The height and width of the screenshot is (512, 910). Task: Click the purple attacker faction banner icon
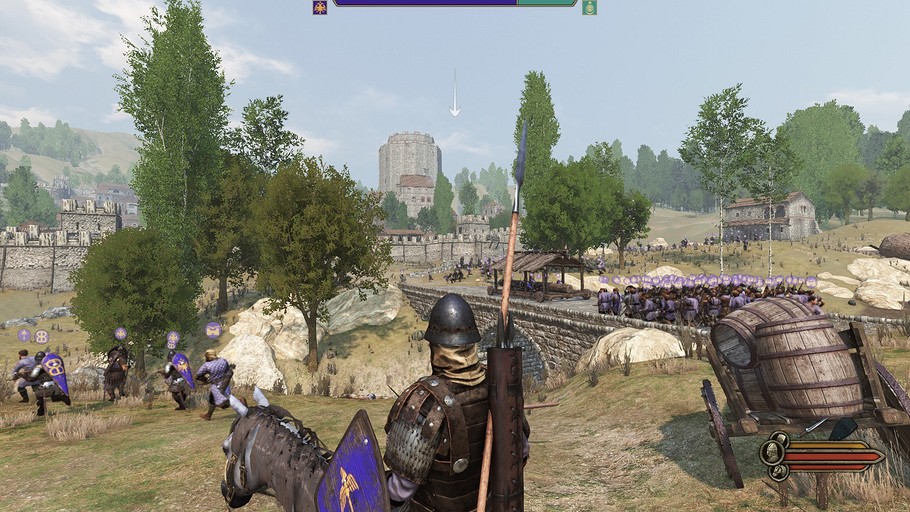(320, 7)
